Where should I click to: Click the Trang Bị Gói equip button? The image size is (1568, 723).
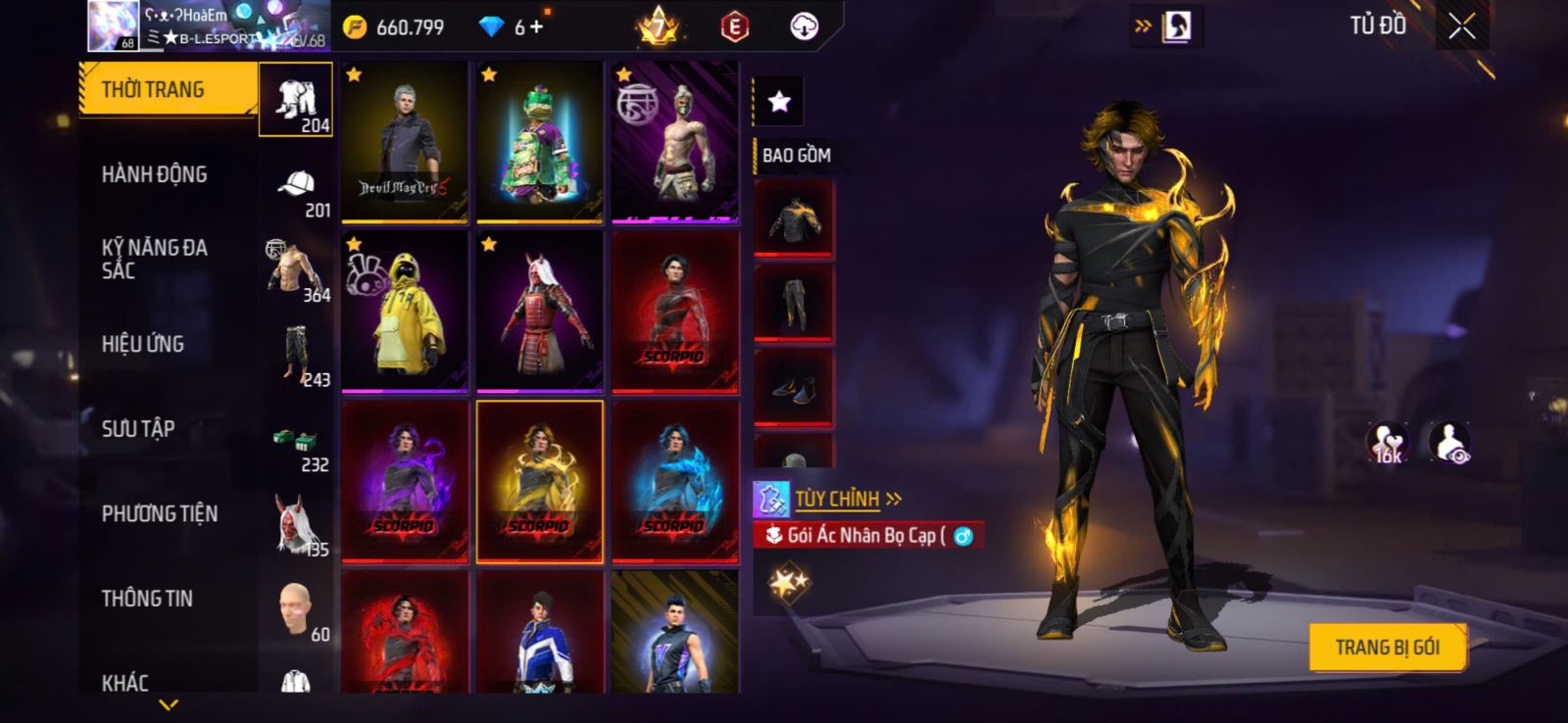pyautogui.click(x=1387, y=648)
